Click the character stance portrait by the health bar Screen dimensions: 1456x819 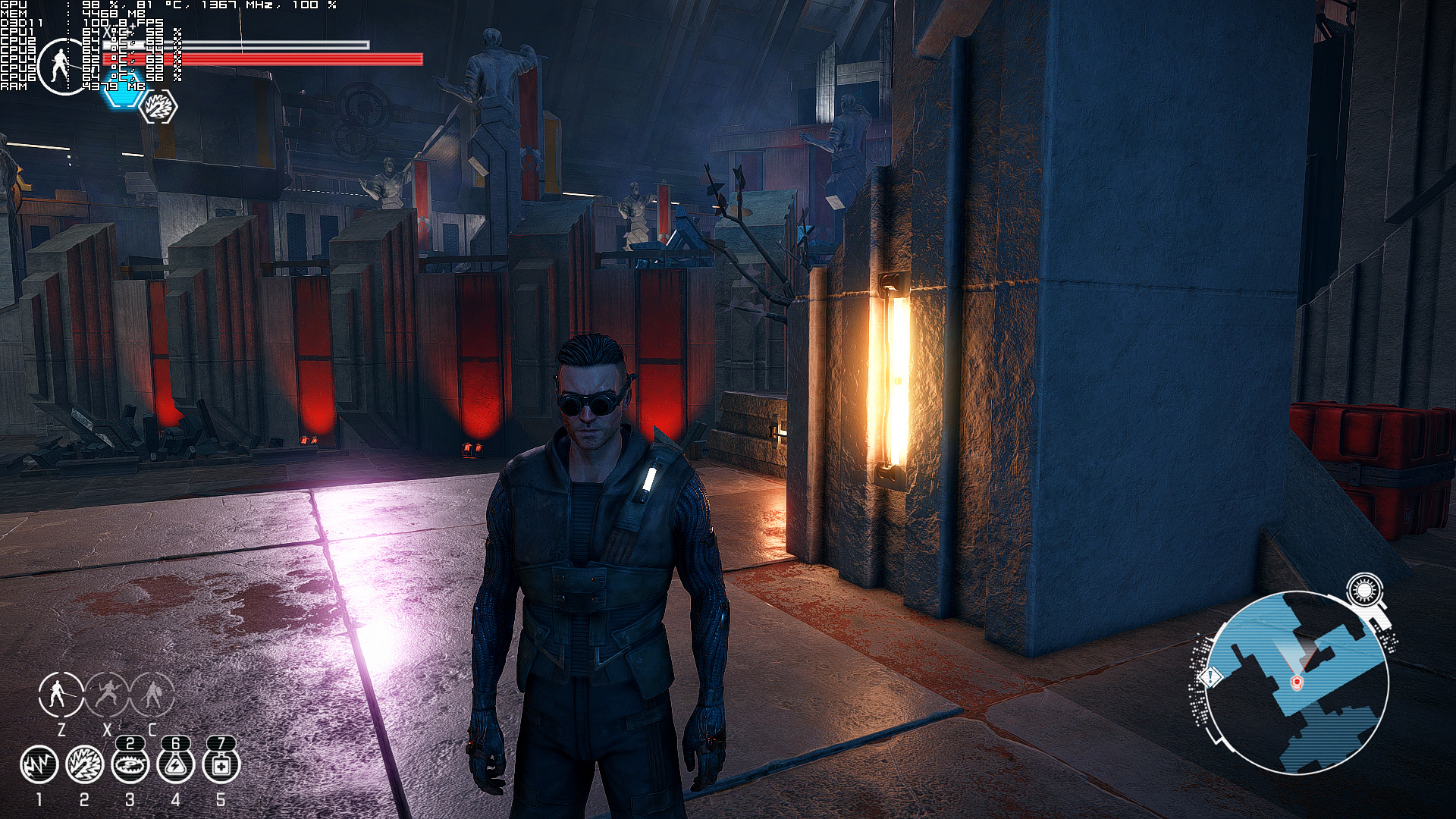click(61, 67)
